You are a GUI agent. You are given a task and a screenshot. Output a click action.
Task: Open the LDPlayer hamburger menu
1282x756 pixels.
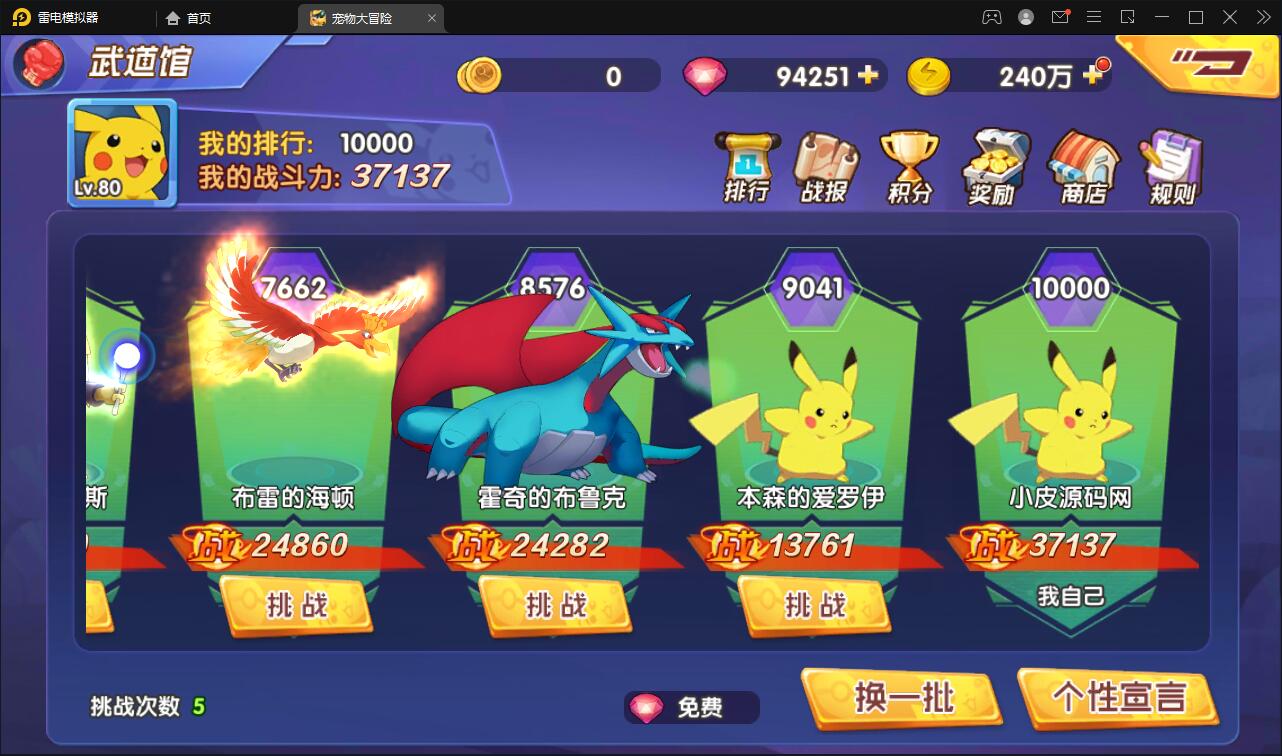click(1094, 17)
